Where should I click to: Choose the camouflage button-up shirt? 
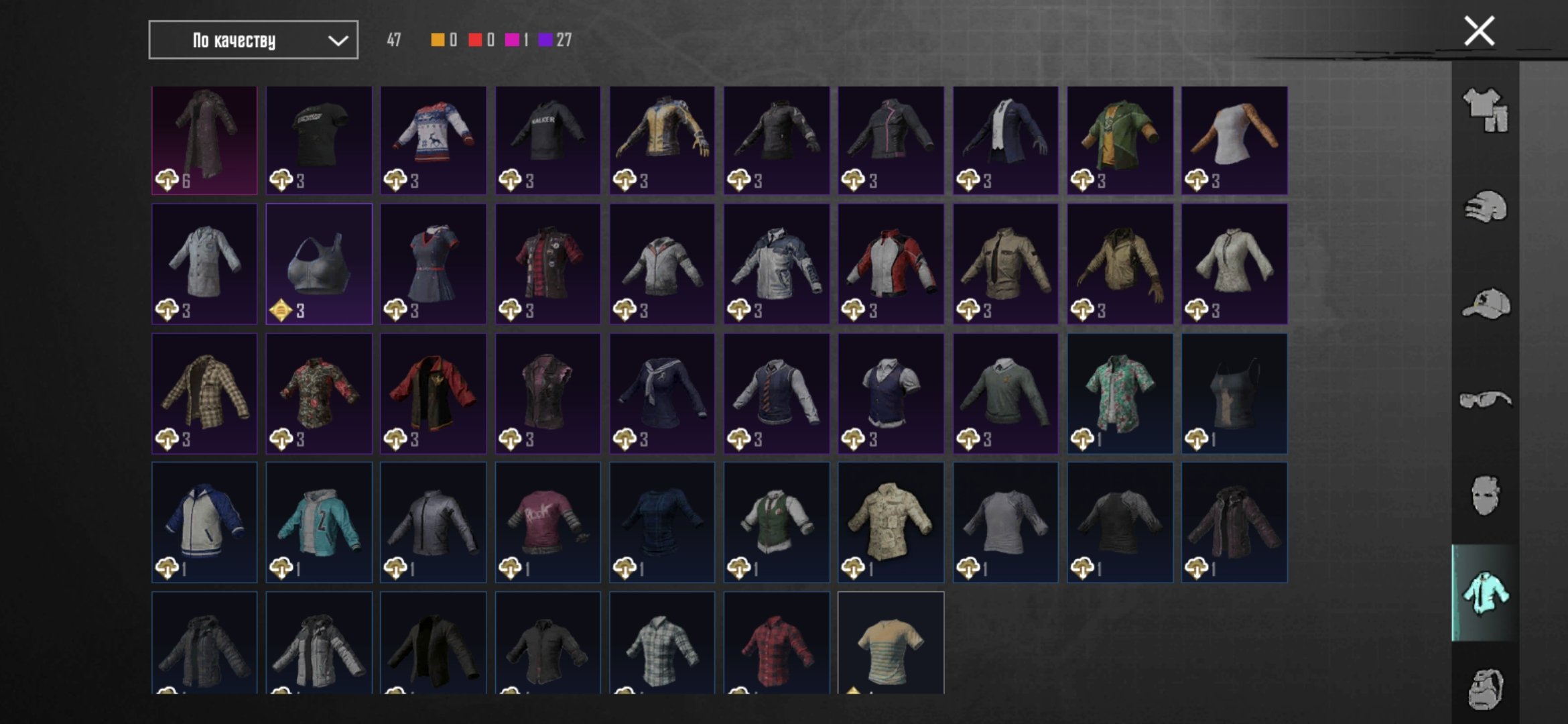tap(891, 522)
